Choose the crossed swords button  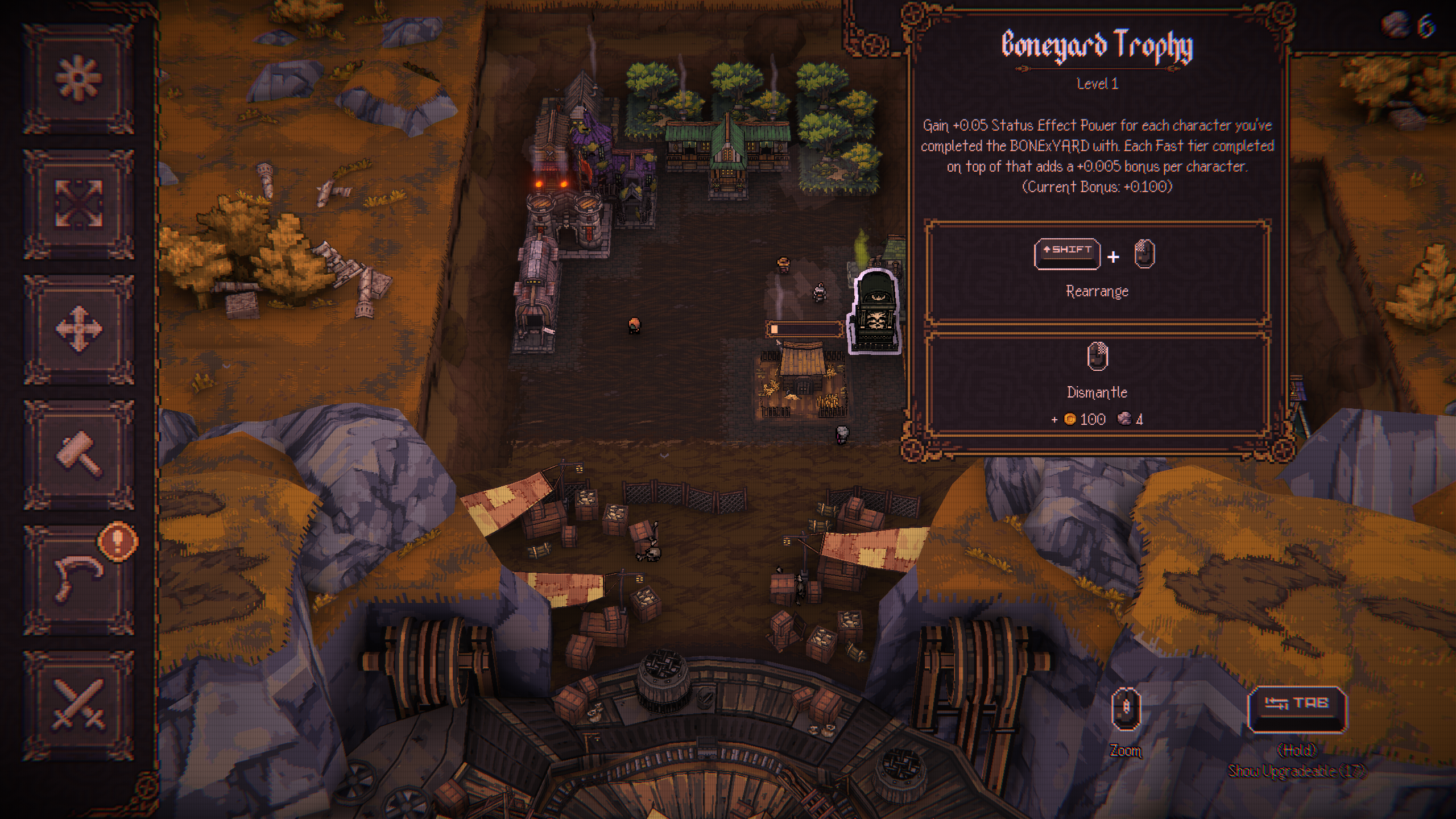78,705
